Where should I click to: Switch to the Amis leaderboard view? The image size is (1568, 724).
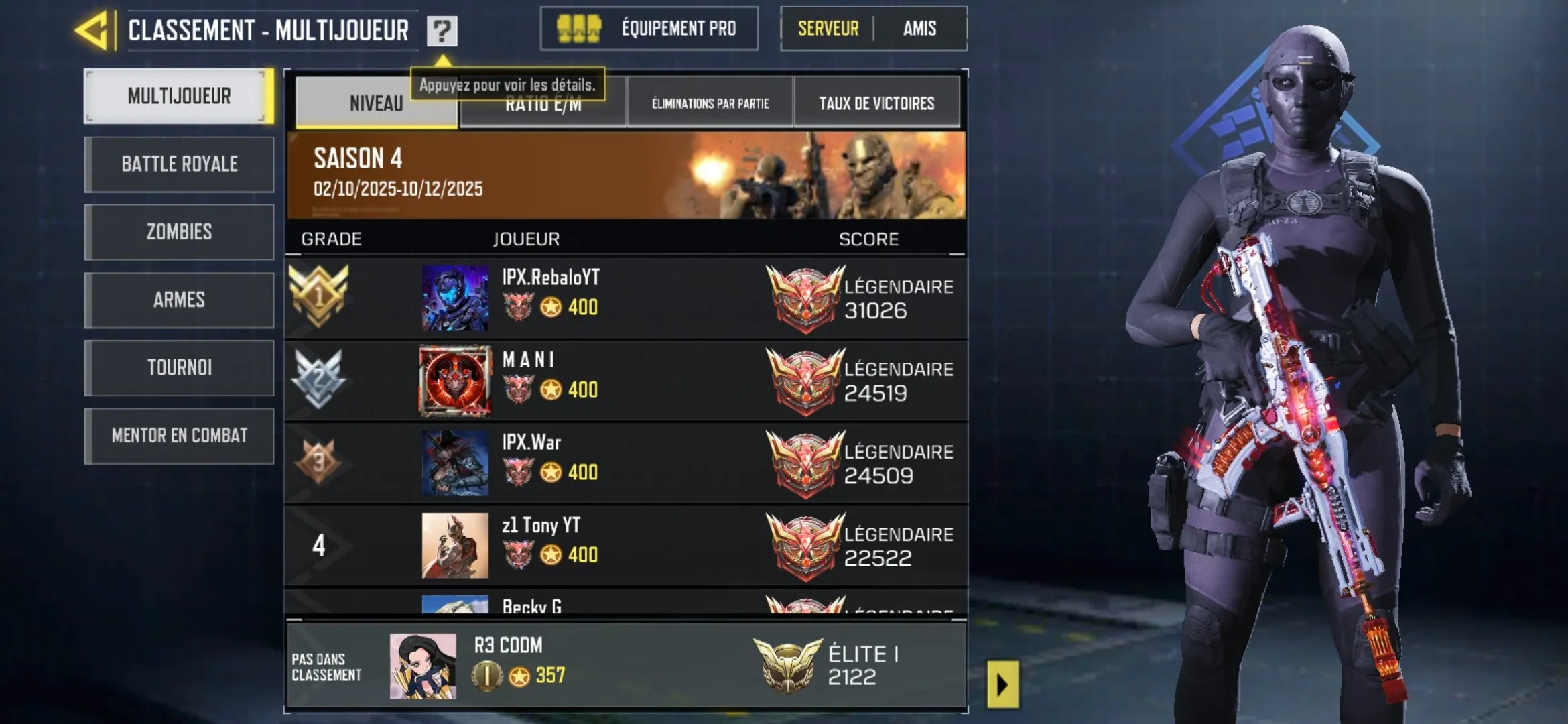(921, 29)
